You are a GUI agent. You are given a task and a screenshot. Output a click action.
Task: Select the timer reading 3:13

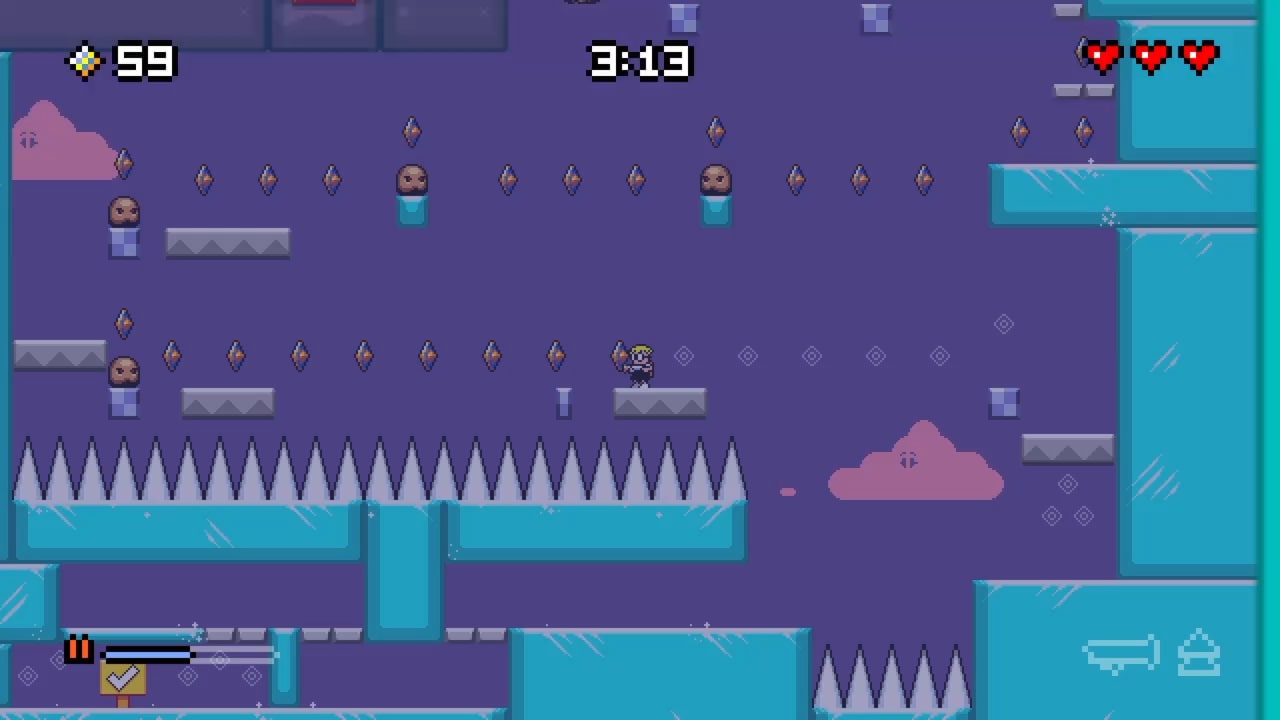(639, 62)
